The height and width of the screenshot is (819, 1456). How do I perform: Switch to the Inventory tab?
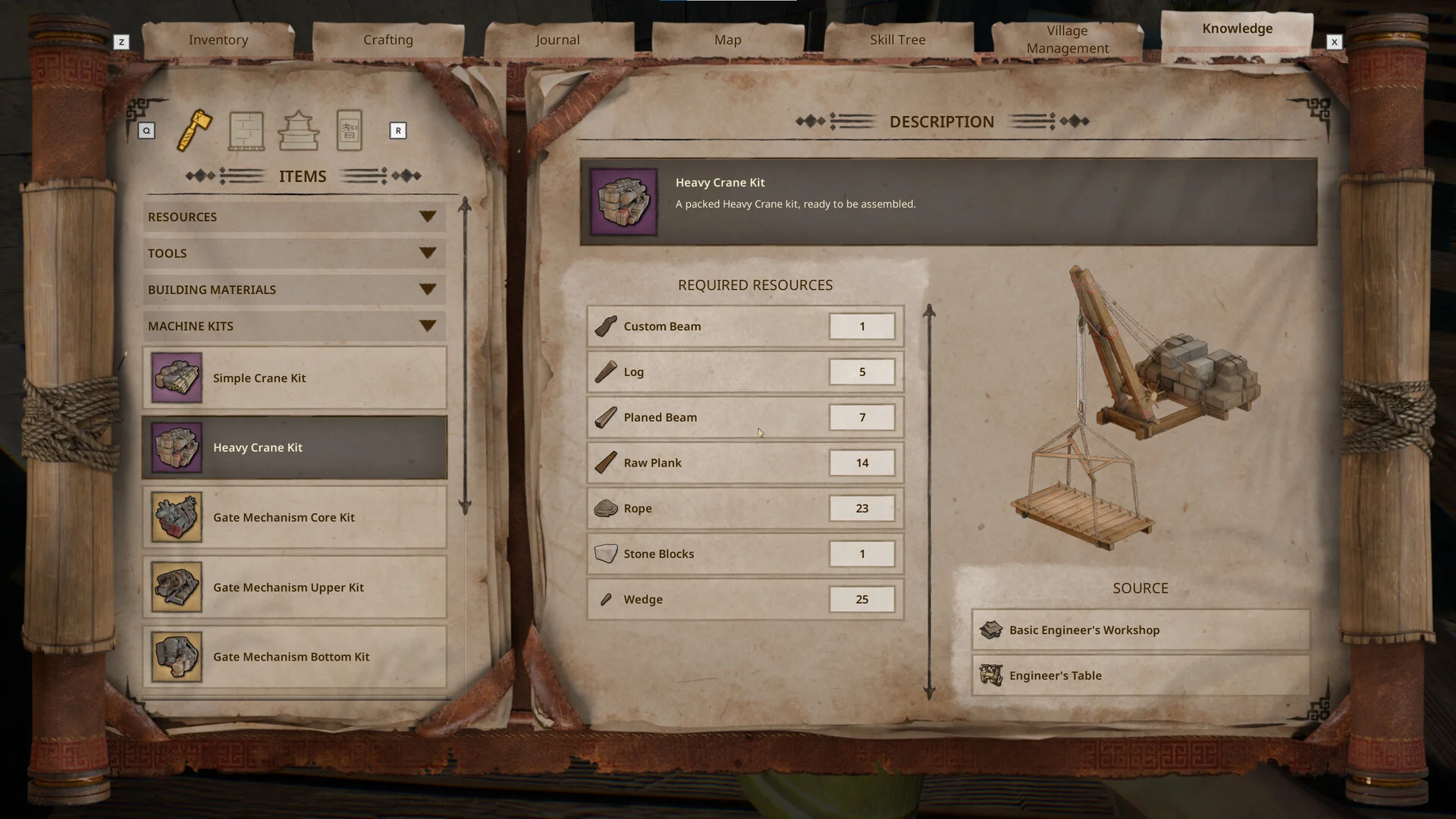pyautogui.click(x=218, y=39)
